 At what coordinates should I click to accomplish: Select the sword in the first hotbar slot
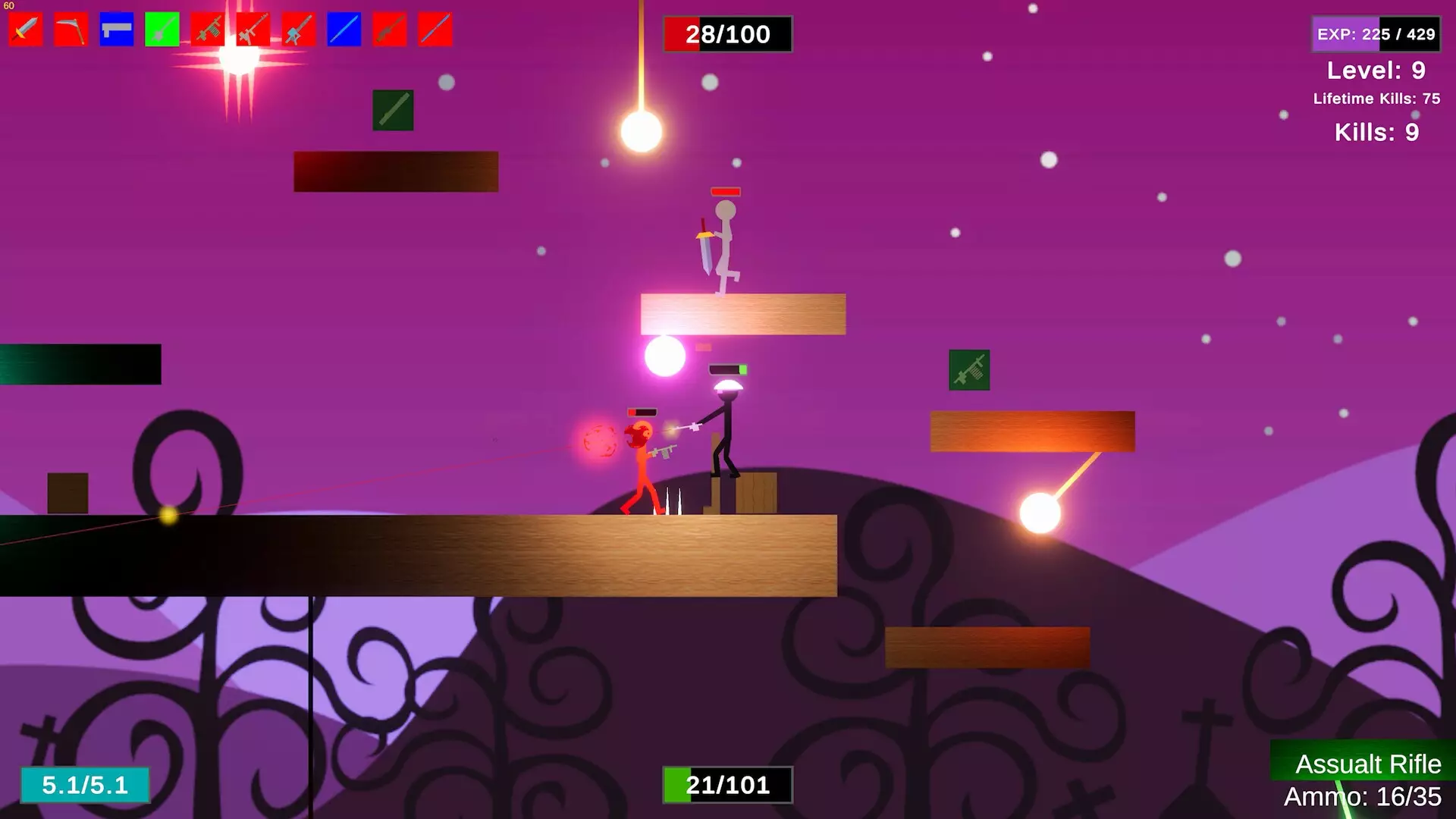pyautogui.click(x=24, y=29)
